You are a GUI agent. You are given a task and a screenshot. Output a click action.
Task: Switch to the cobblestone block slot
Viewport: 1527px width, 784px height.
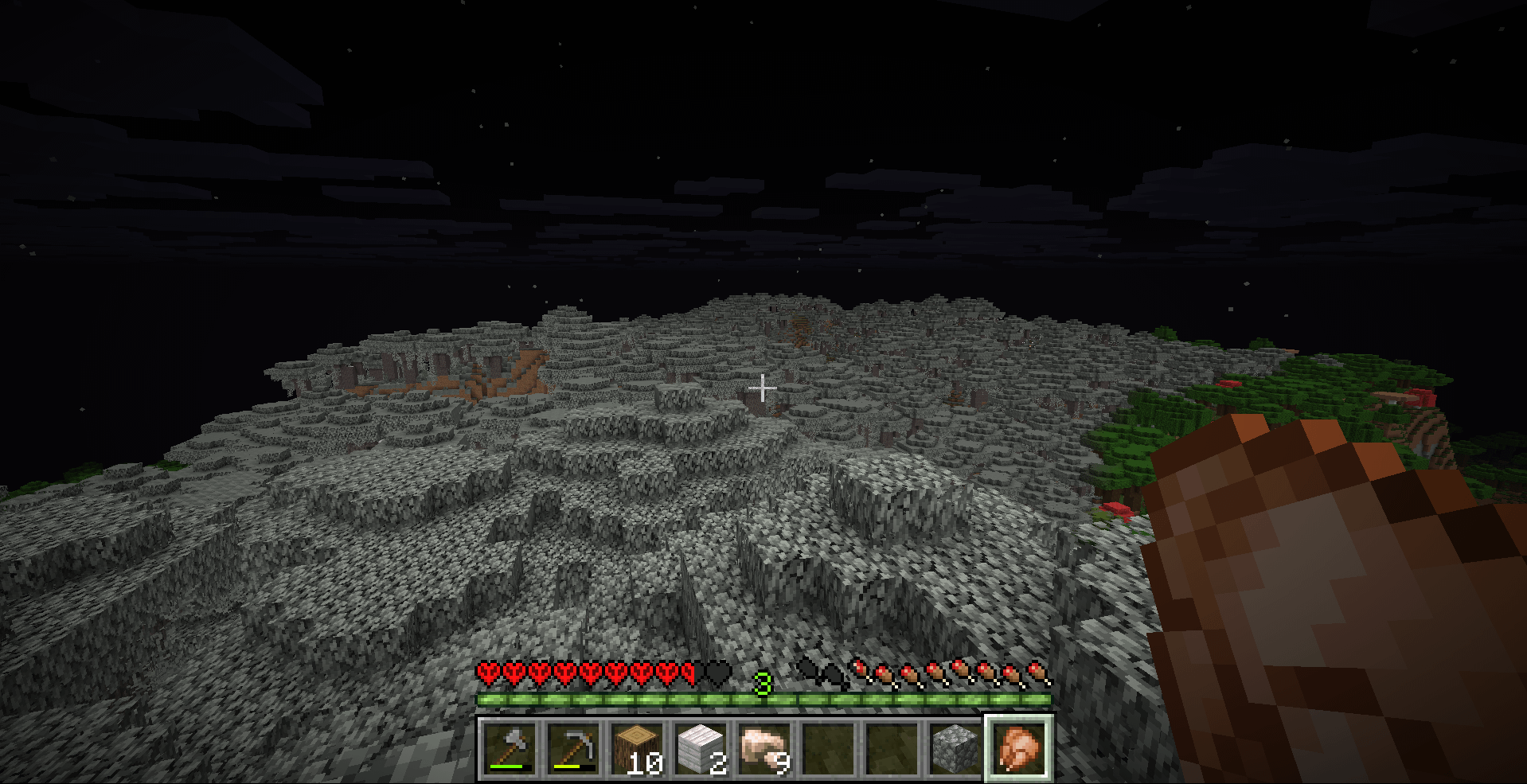click(955, 748)
